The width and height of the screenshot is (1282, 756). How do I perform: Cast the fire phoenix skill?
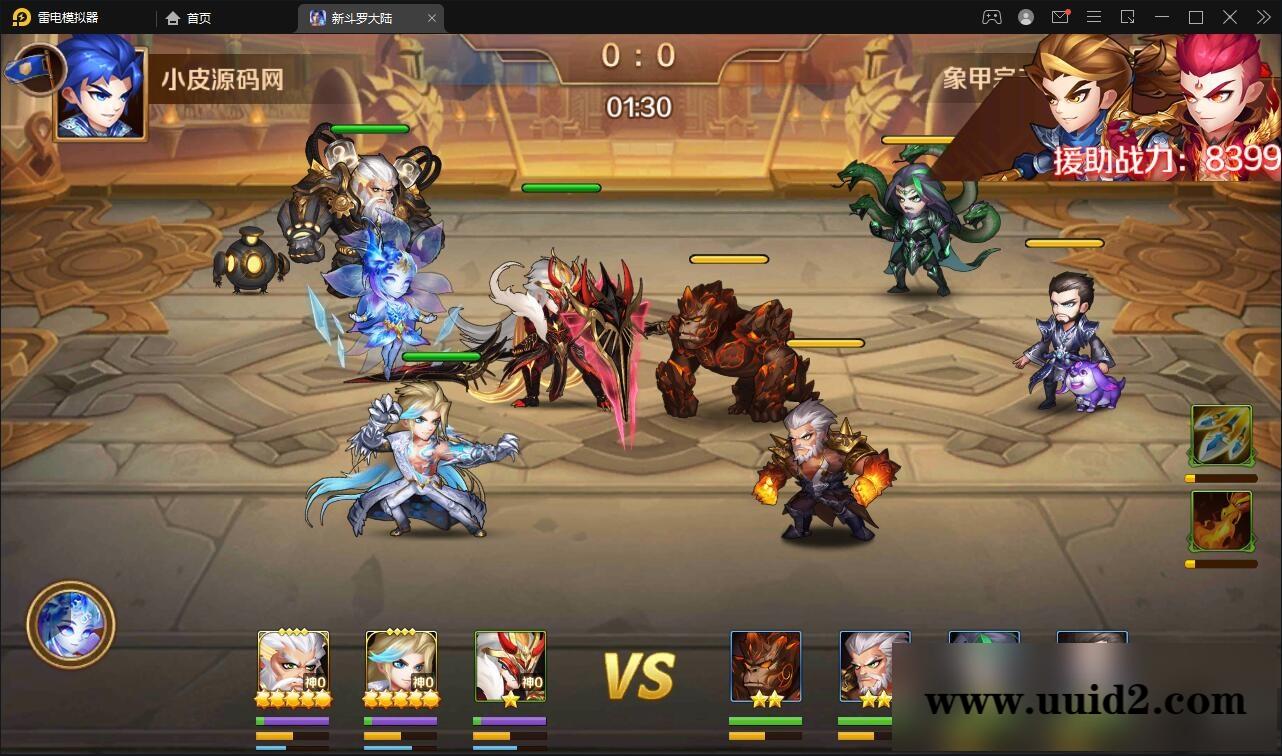(x=1222, y=520)
